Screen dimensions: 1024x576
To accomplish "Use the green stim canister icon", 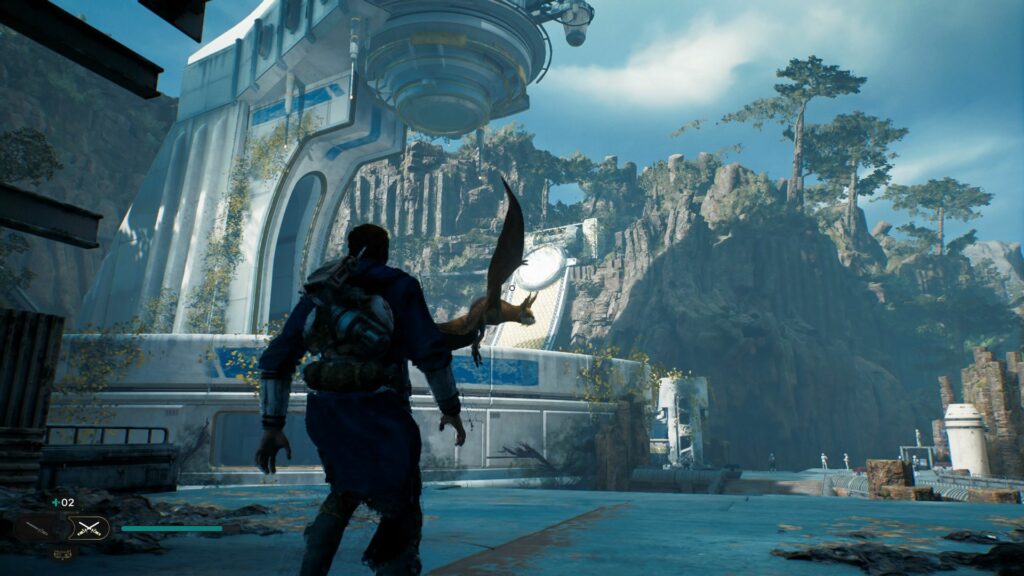I will pyautogui.click(x=54, y=503).
